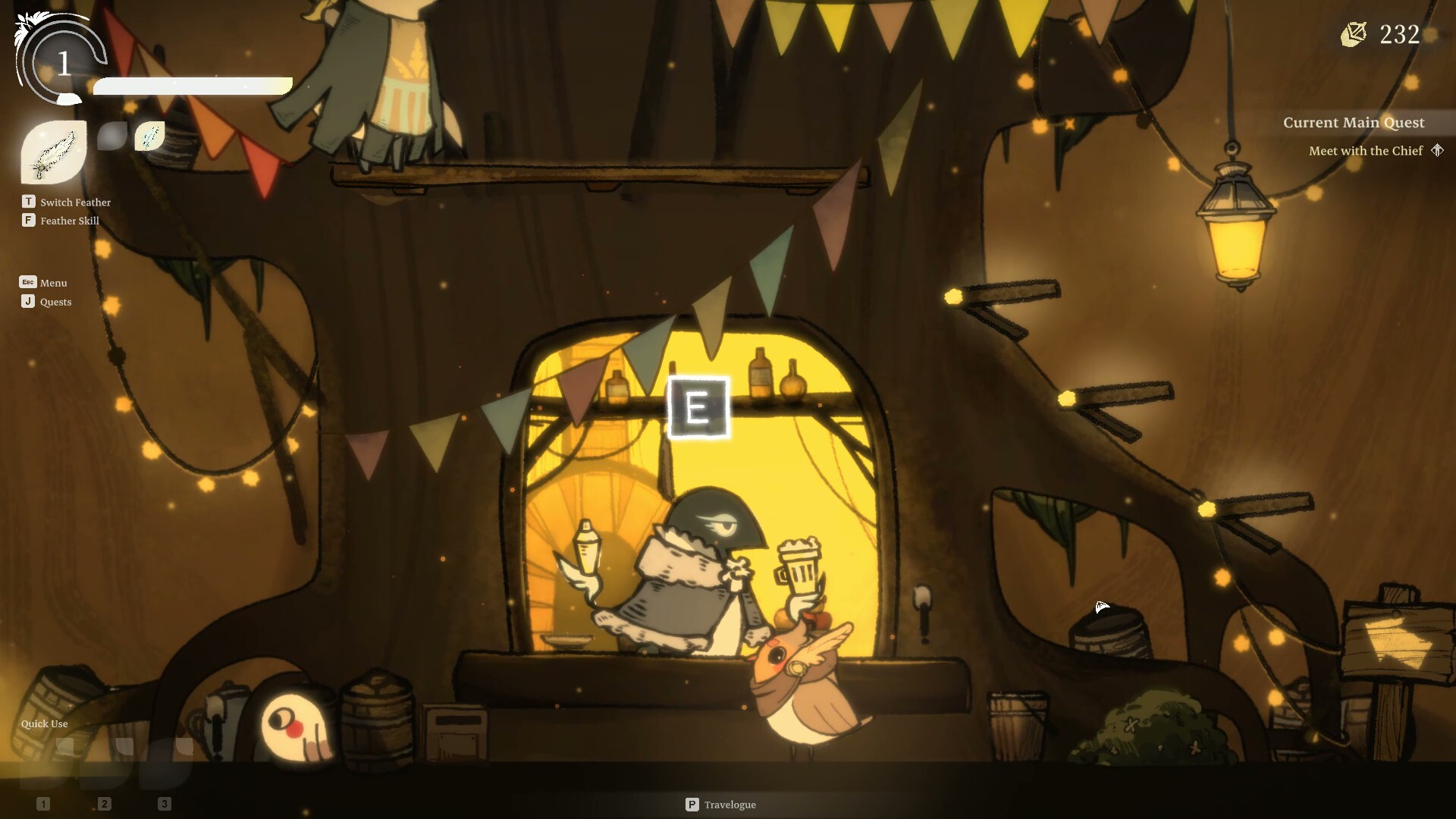Select the large white feather slot

[53, 152]
